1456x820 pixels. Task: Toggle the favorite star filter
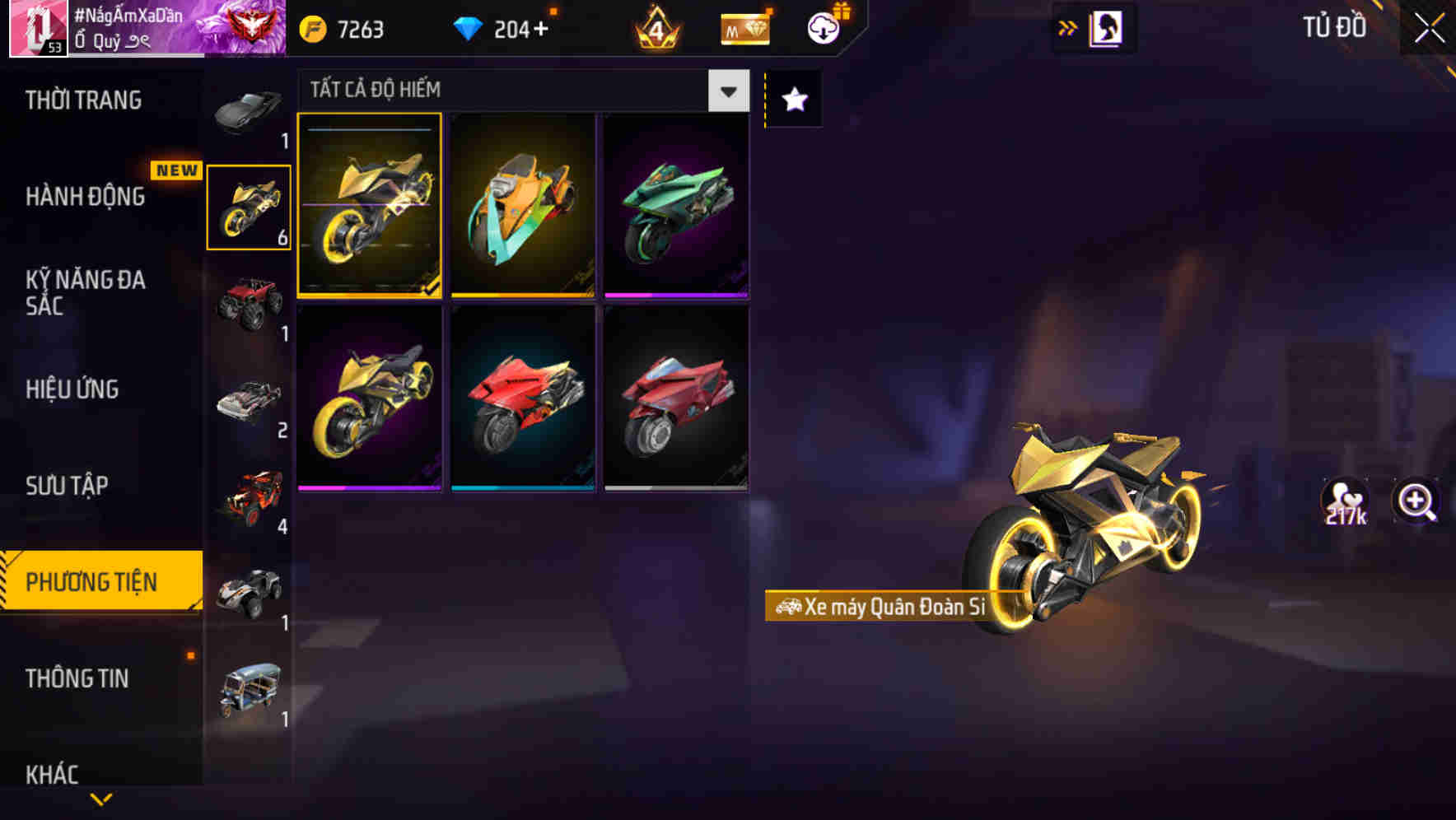click(x=792, y=100)
